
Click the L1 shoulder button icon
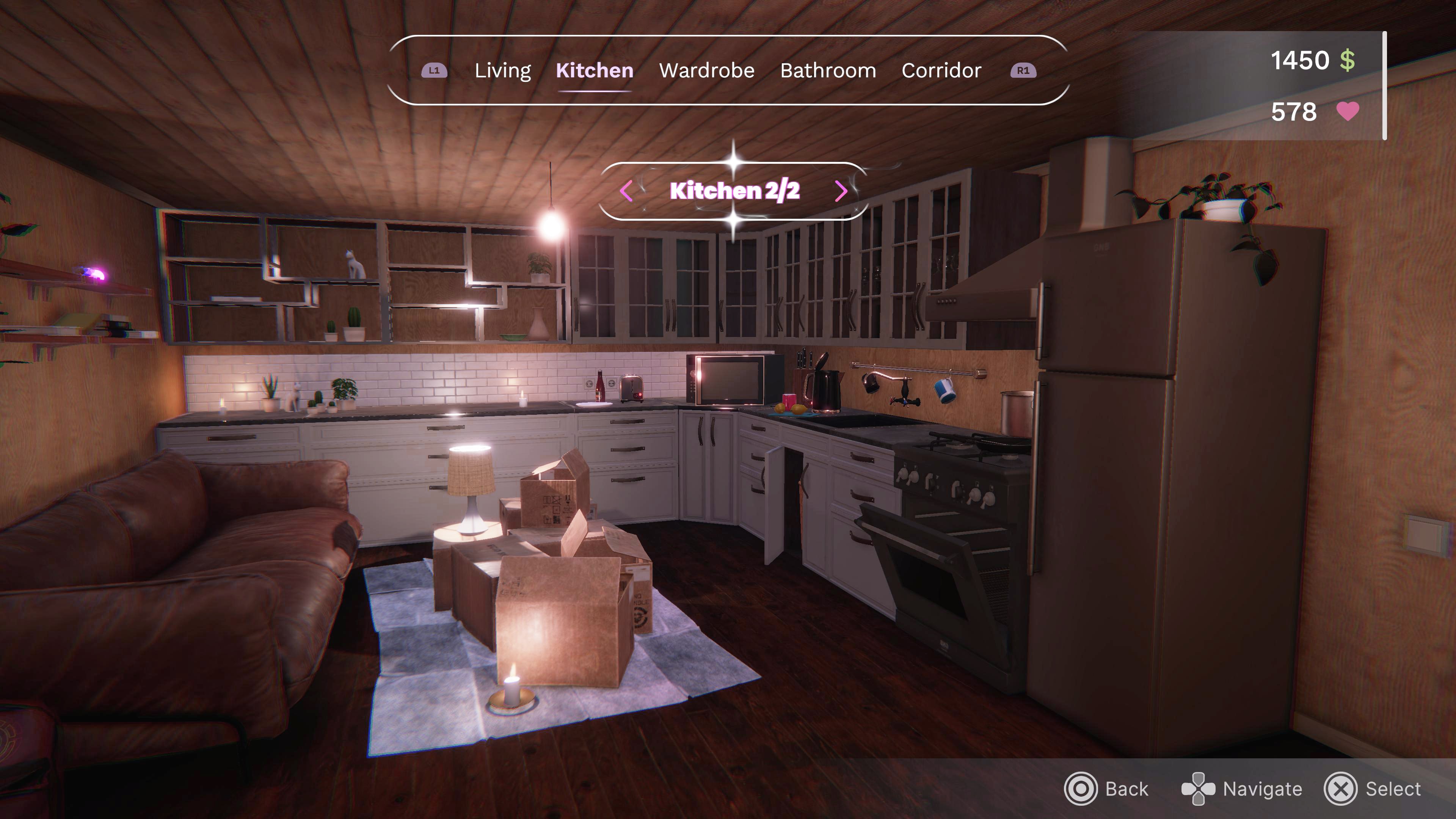point(434,70)
